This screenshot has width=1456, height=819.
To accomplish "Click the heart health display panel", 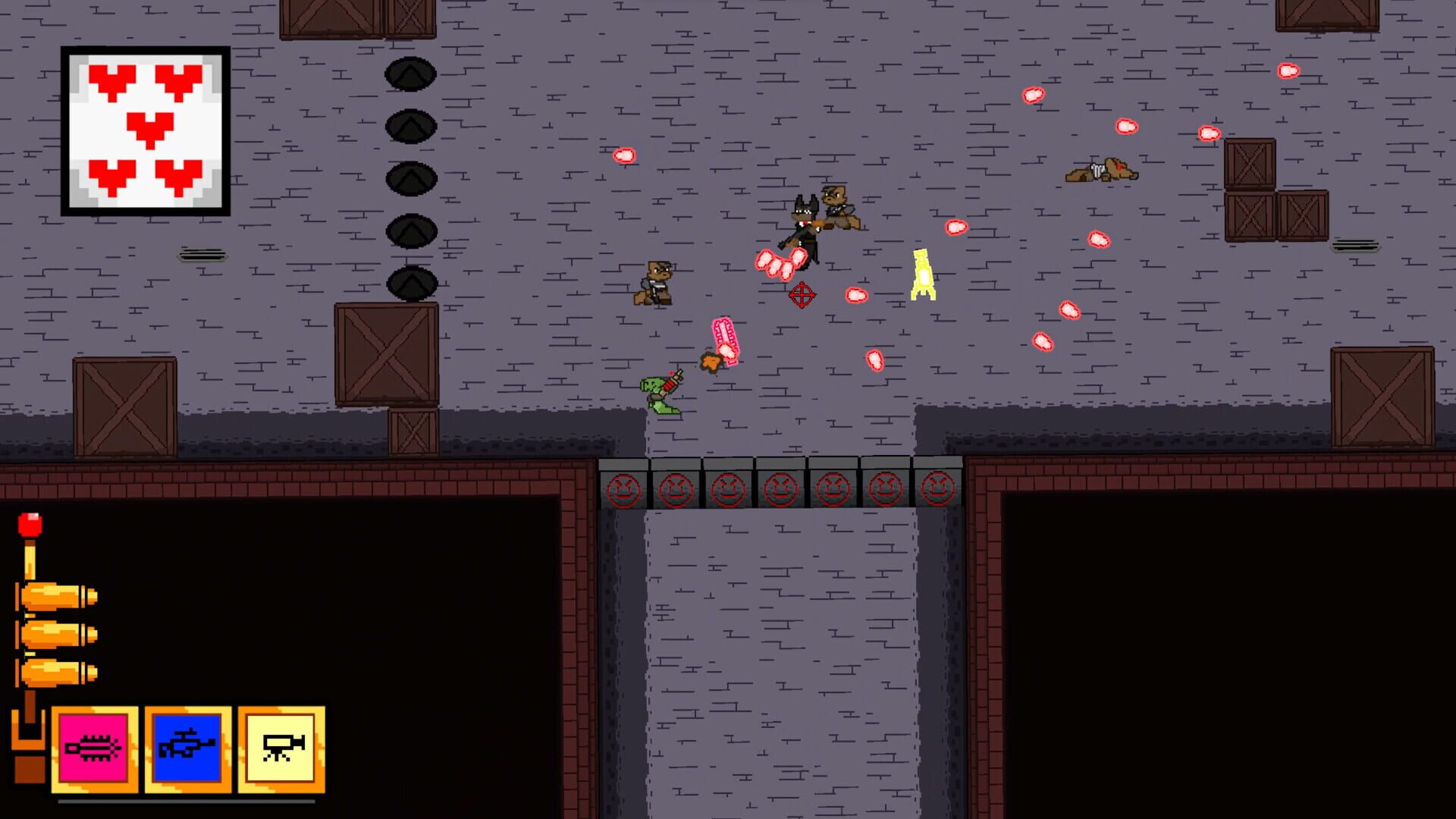I will (146, 130).
